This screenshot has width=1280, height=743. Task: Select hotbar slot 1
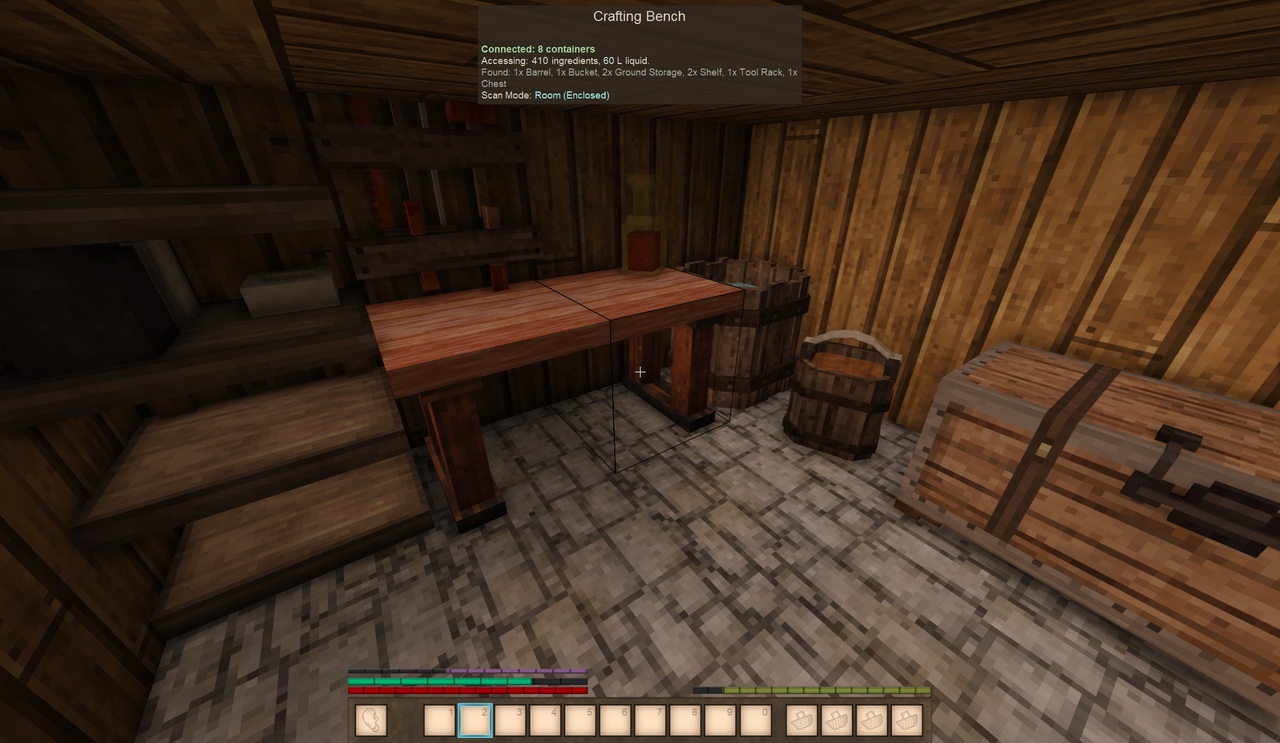tap(440, 721)
